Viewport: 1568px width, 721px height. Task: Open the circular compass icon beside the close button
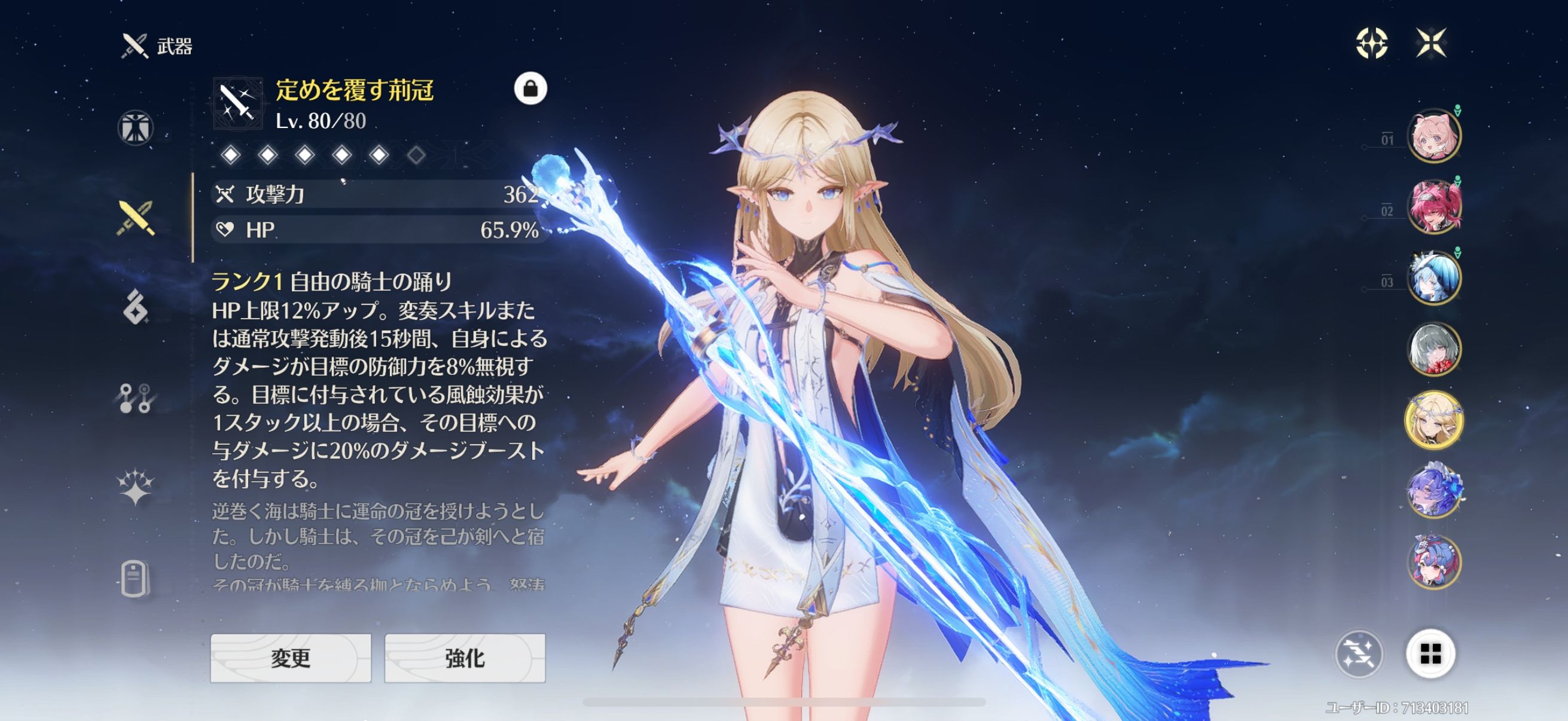click(1372, 43)
